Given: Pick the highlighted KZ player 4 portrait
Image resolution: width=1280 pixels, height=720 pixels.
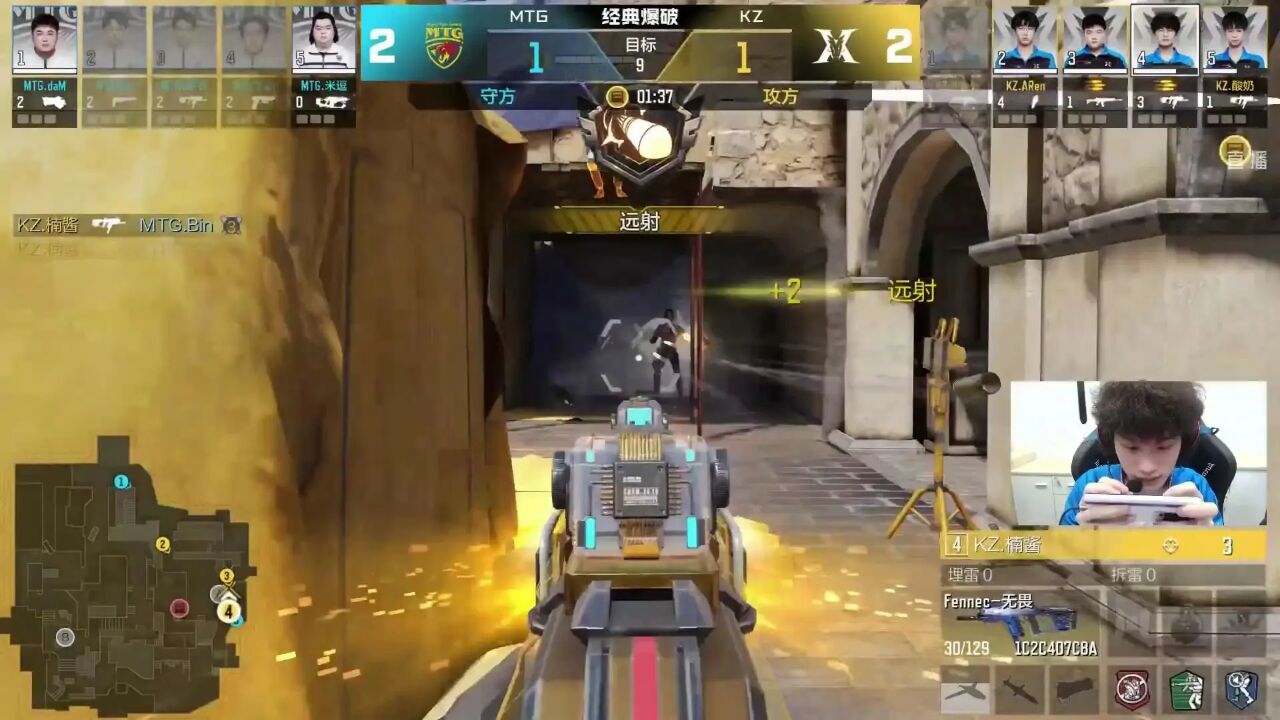Looking at the screenshot, I should tap(1165, 40).
